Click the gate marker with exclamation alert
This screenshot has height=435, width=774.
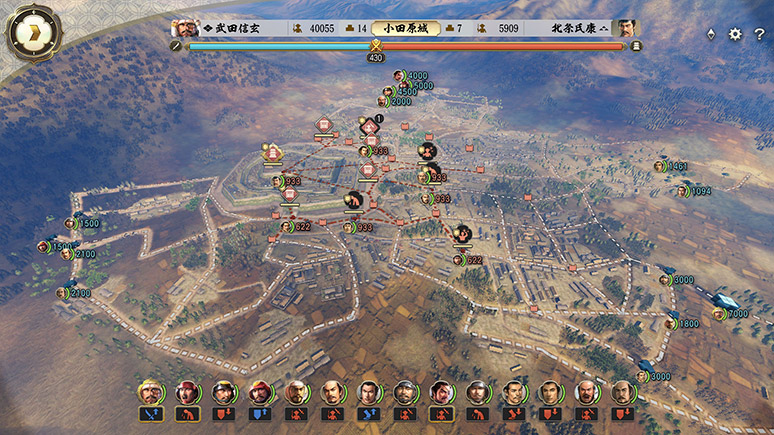click(x=370, y=126)
